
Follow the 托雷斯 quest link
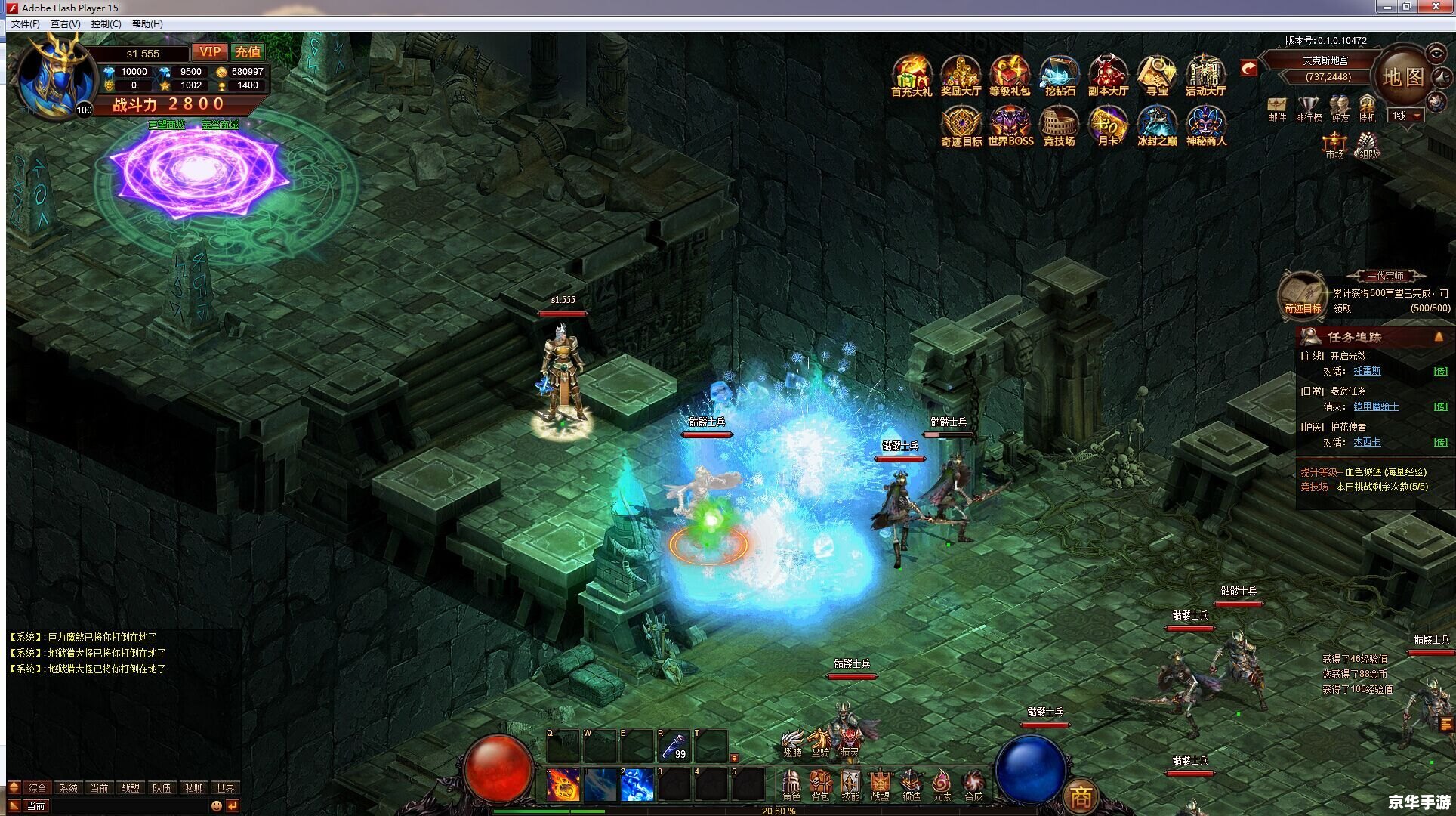[1367, 371]
